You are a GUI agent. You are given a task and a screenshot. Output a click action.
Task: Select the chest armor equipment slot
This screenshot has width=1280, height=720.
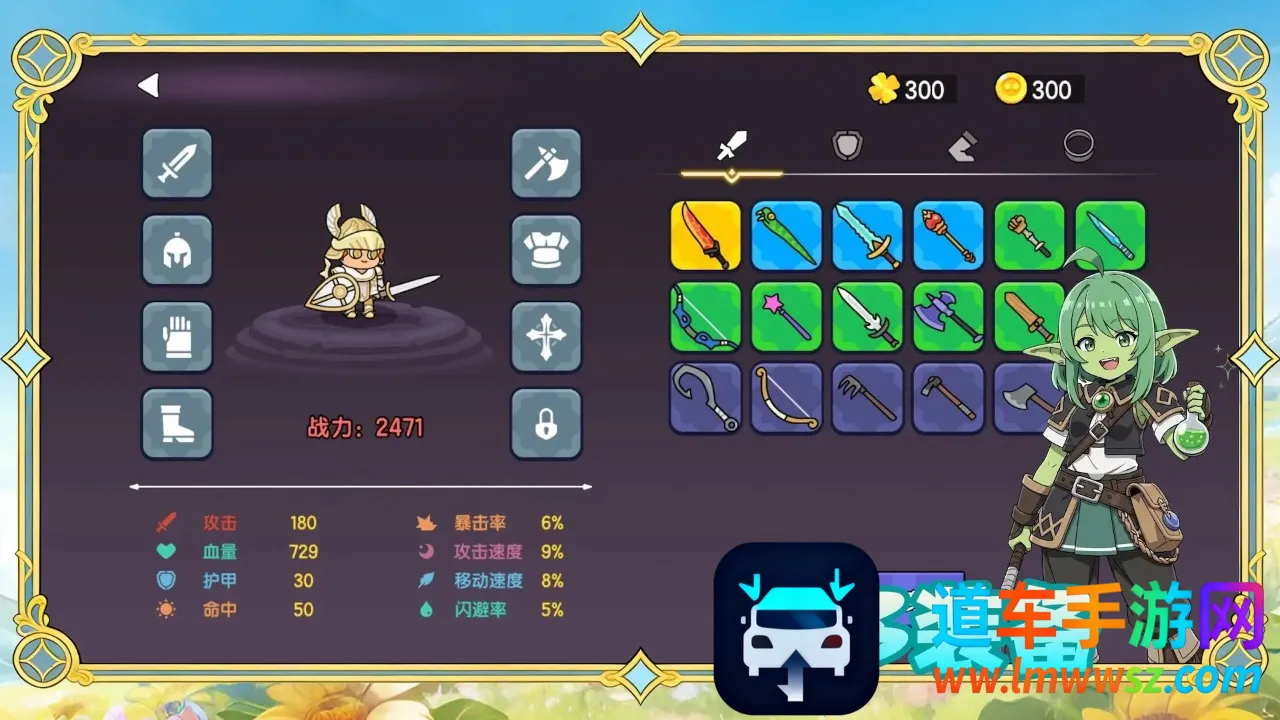pyautogui.click(x=546, y=250)
